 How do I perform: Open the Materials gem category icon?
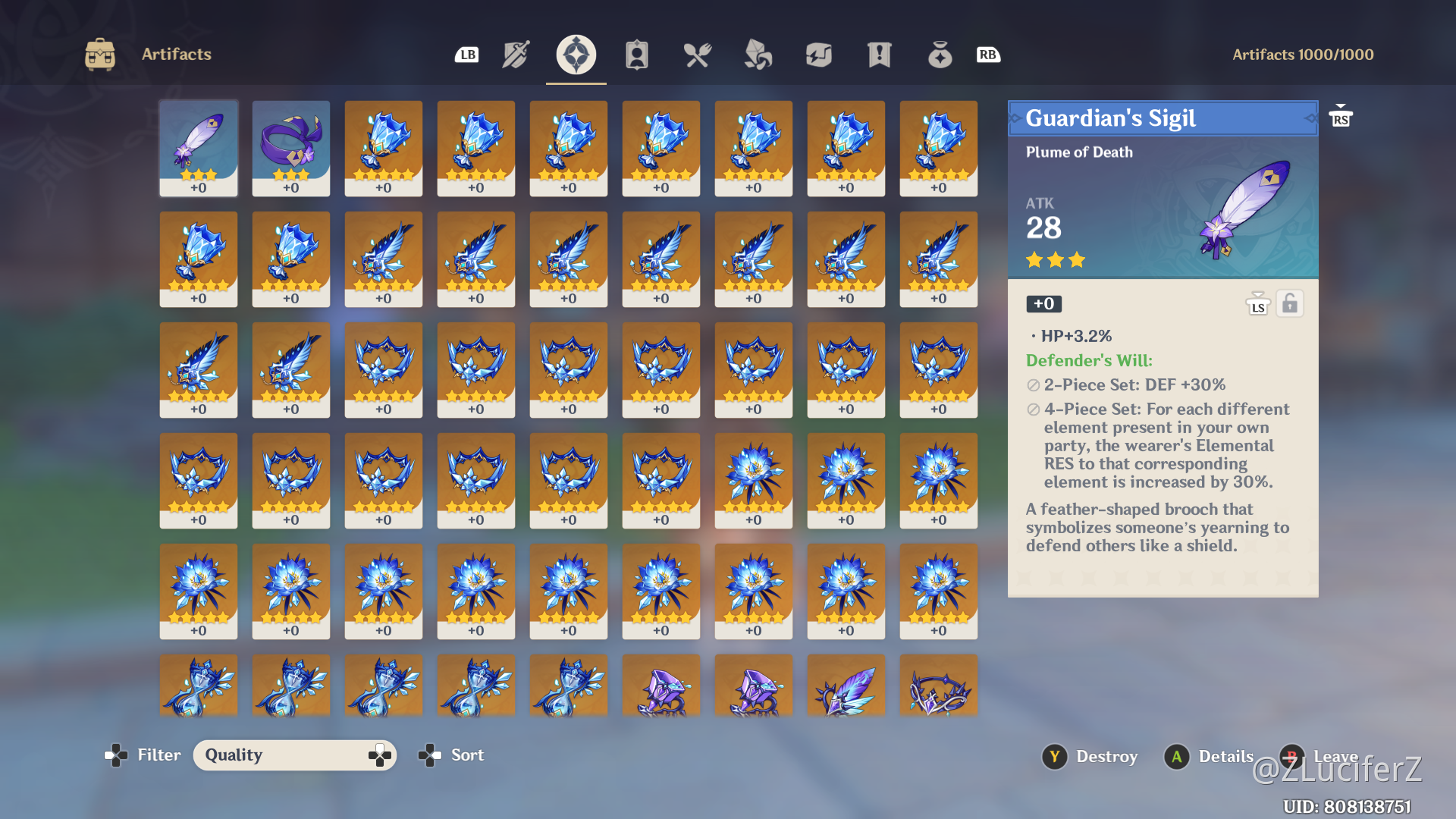click(x=758, y=54)
